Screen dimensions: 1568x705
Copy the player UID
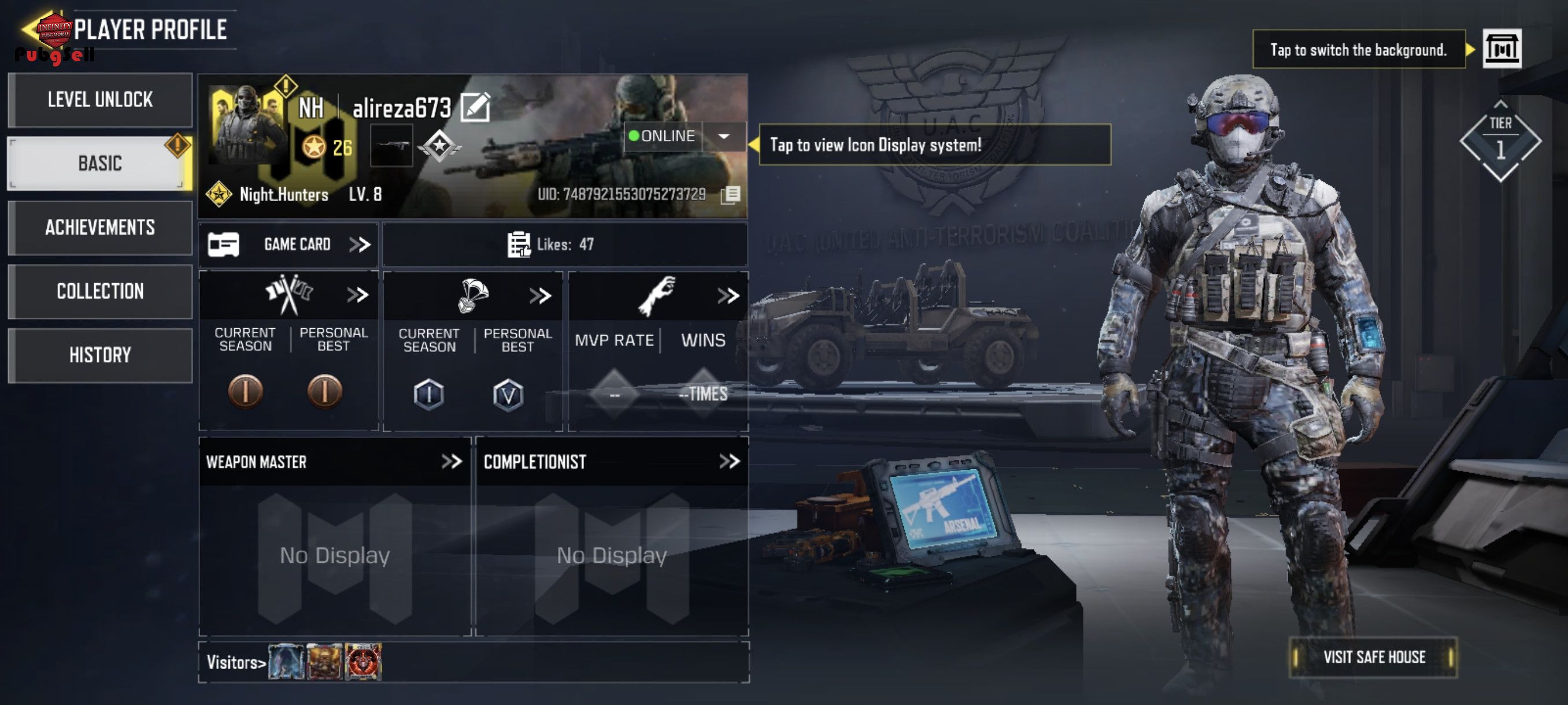730,195
